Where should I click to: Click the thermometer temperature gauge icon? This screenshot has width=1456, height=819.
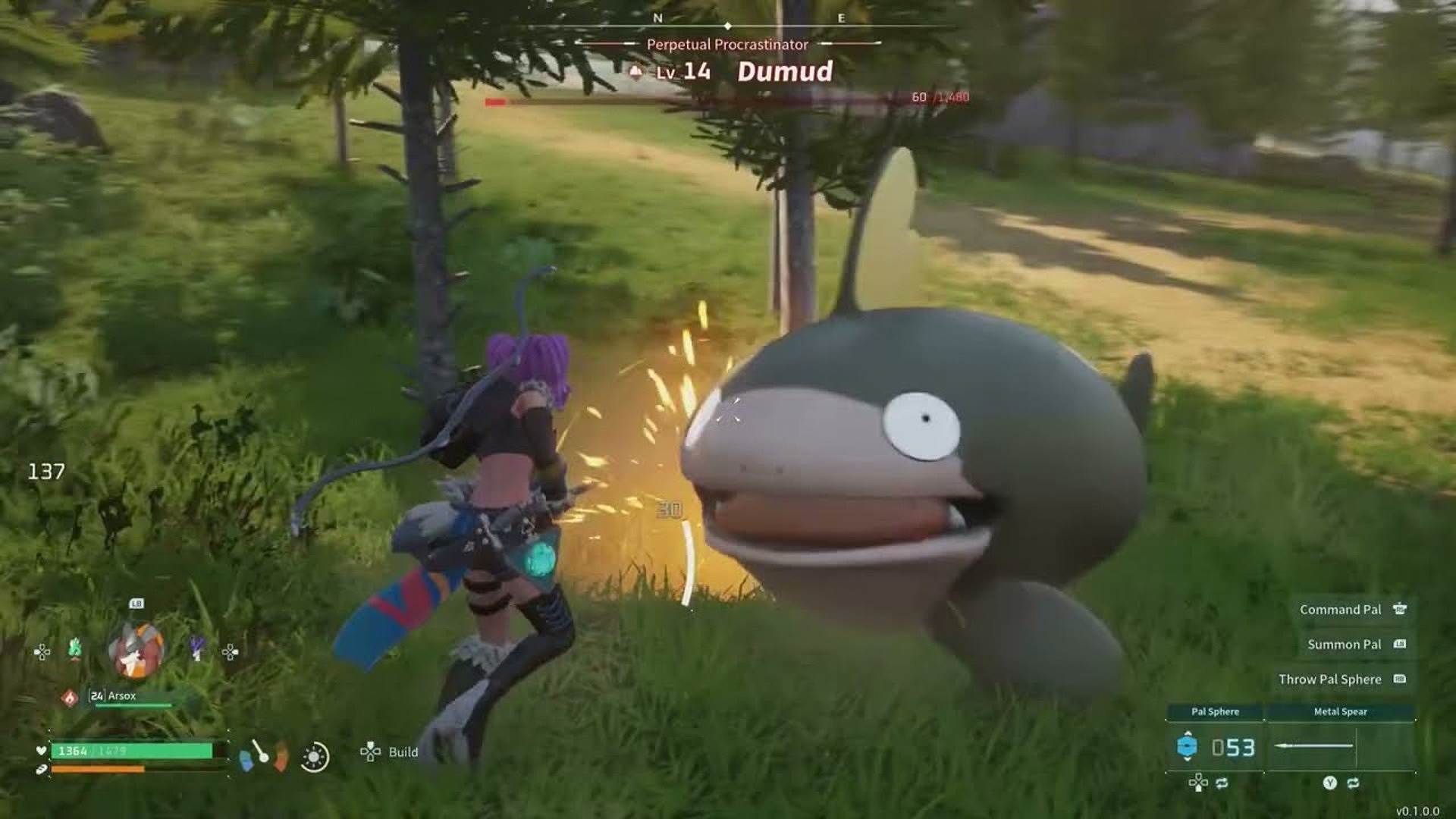[261, 754]
